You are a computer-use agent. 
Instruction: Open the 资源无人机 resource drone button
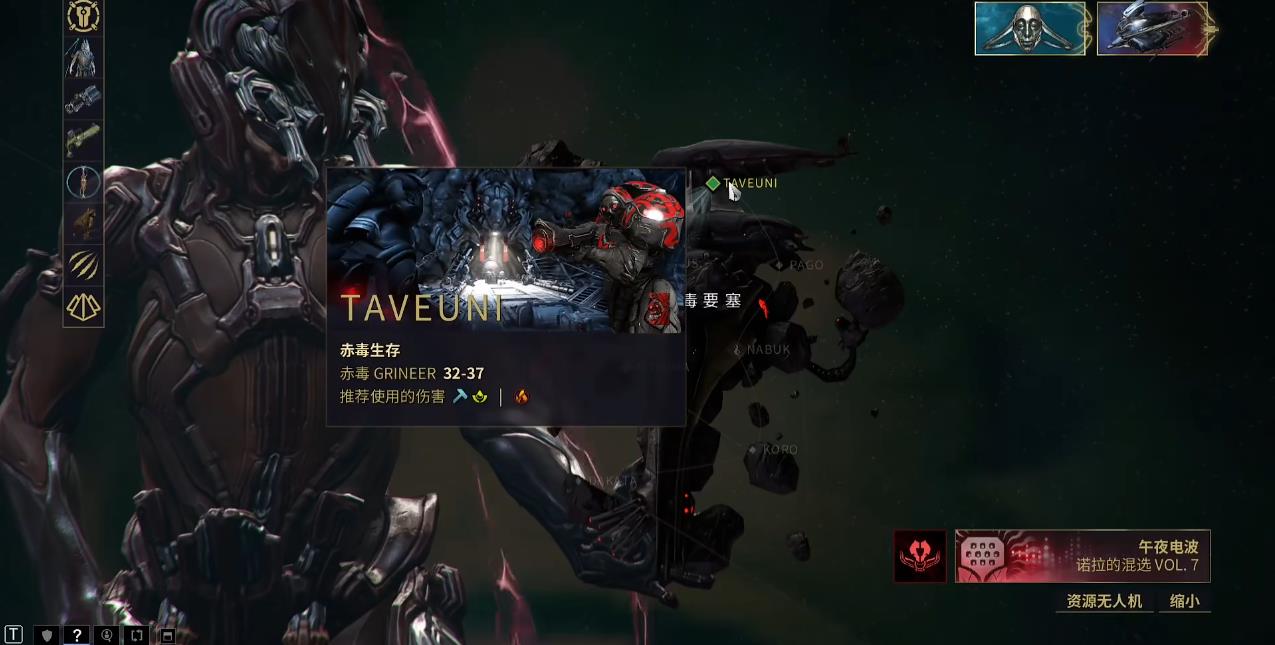coord(1104,601)
